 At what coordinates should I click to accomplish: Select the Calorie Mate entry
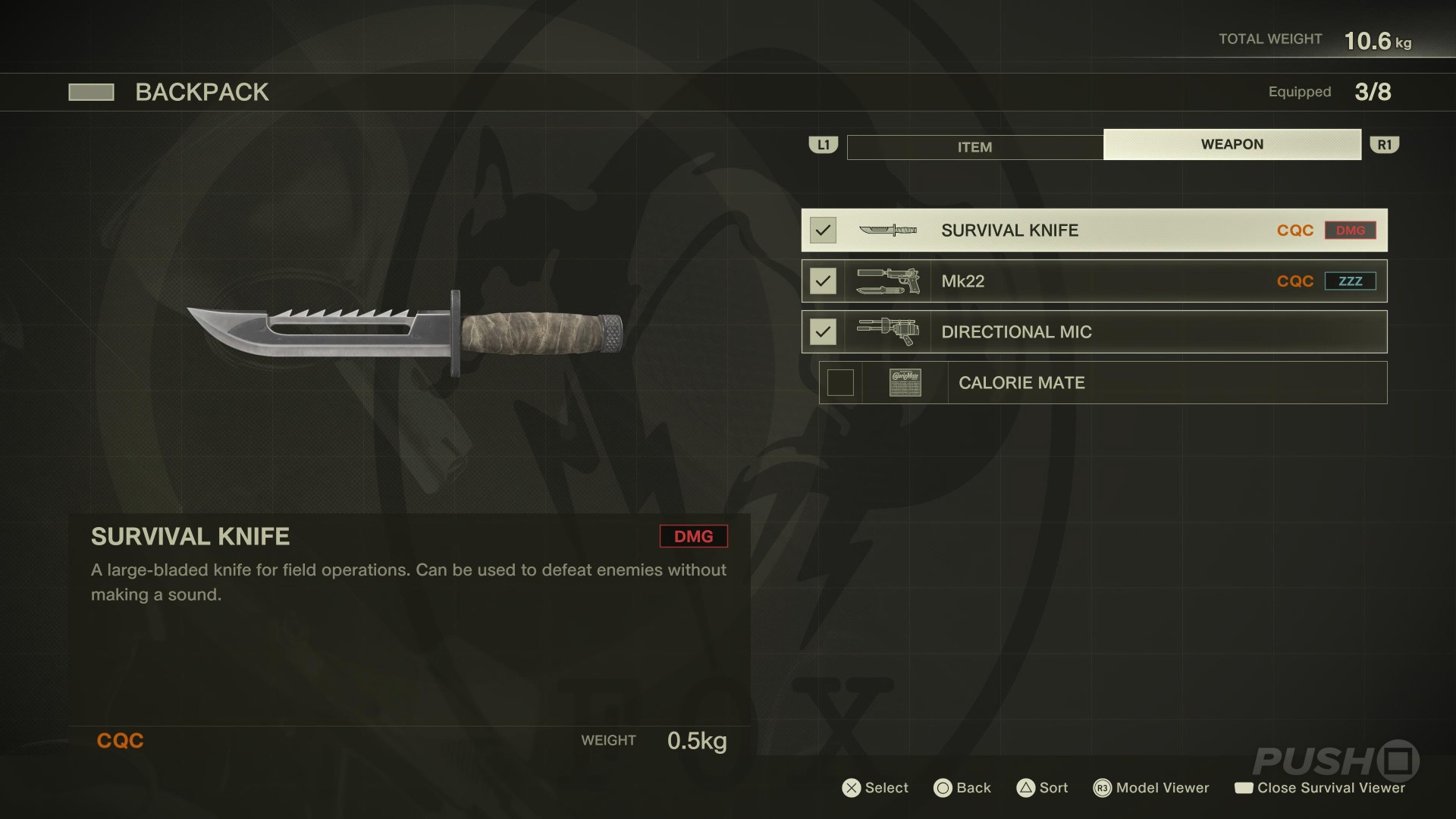click(x=1103, y=383)
